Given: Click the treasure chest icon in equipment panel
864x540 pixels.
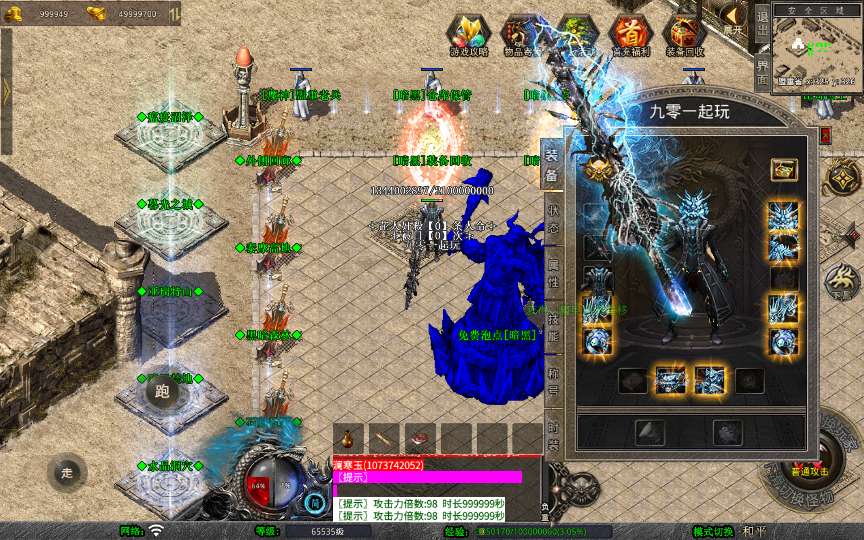Looking at the screenshot, I should click(x=783, y=169).
